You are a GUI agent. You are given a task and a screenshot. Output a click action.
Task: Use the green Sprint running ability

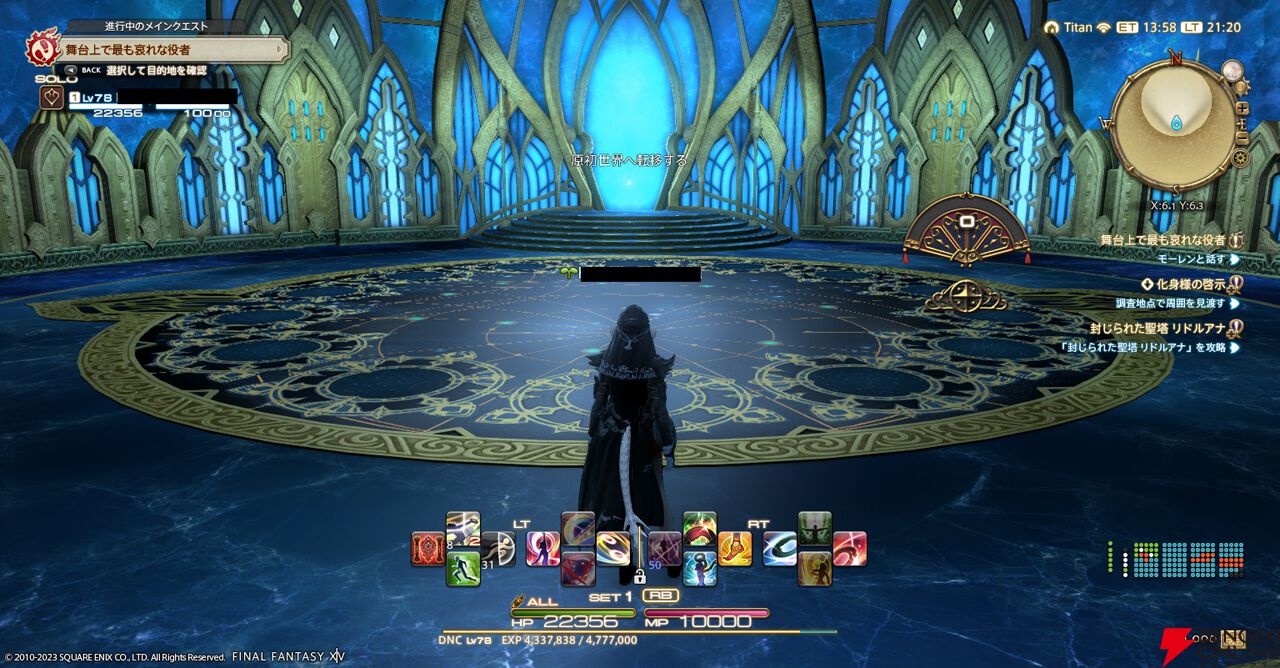point(463,568)
